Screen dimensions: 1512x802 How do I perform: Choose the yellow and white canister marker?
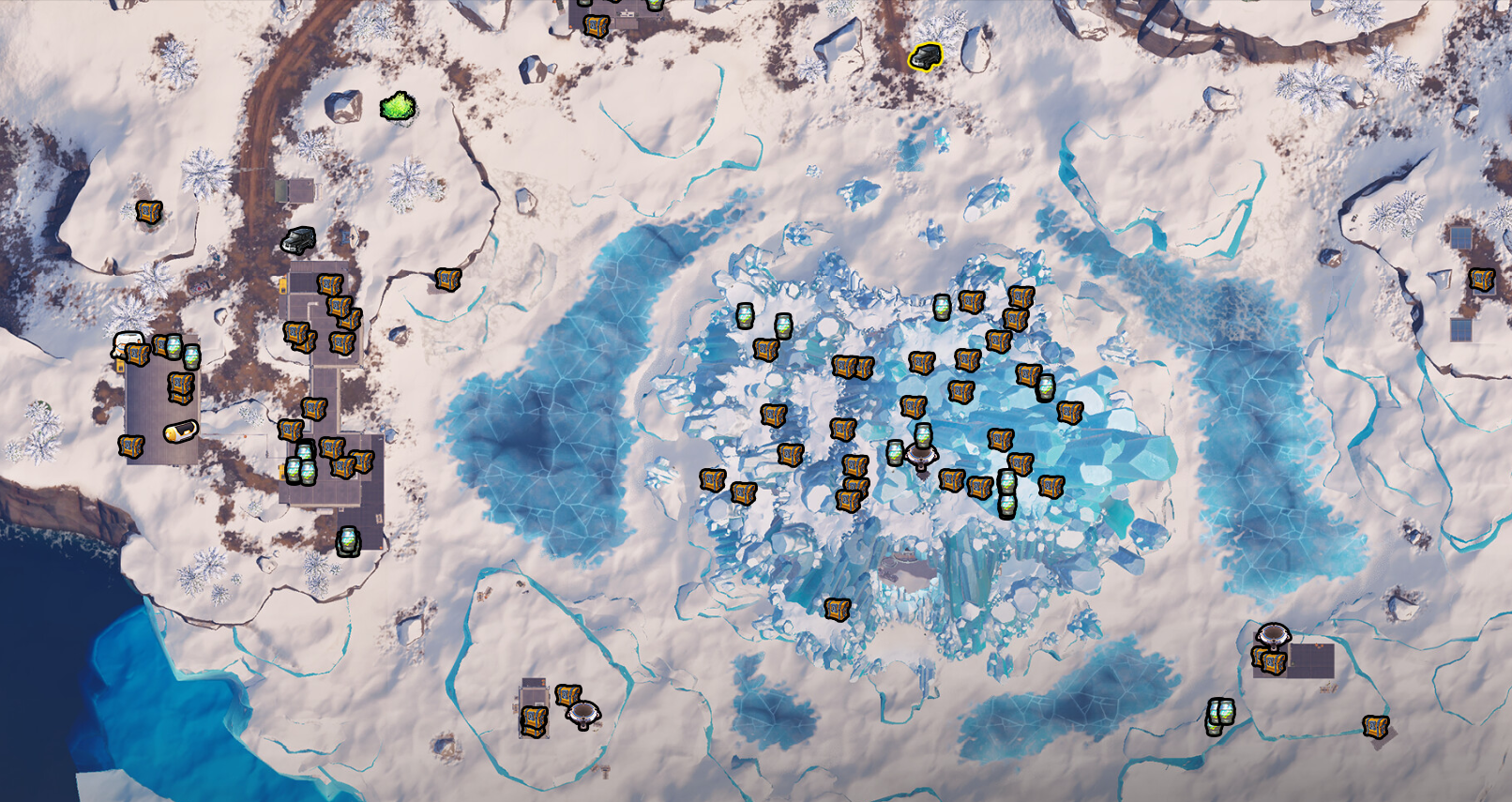point(180,431)
